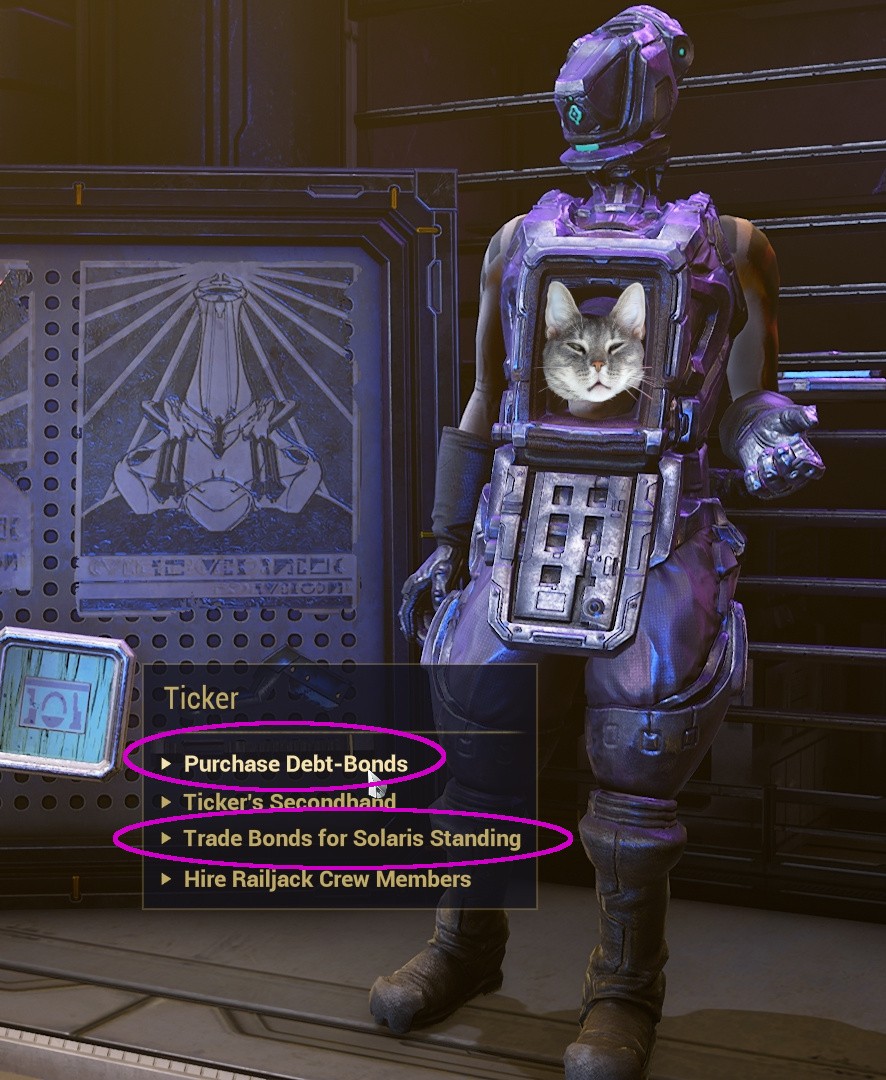The height and width of the screenshot is (1080, 886).
Task: Pick Hire Railjack Crew Members
Action: point(326,880)
